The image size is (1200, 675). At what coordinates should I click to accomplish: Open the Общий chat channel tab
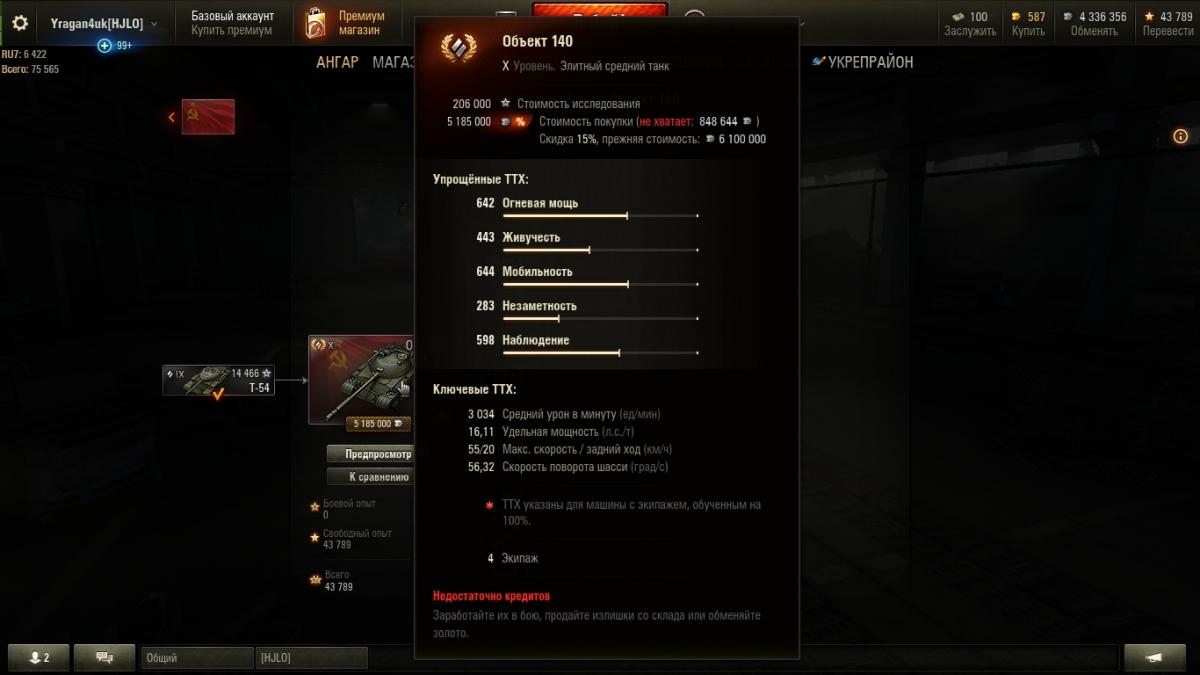pyautogui.click(x=196, y=658)
